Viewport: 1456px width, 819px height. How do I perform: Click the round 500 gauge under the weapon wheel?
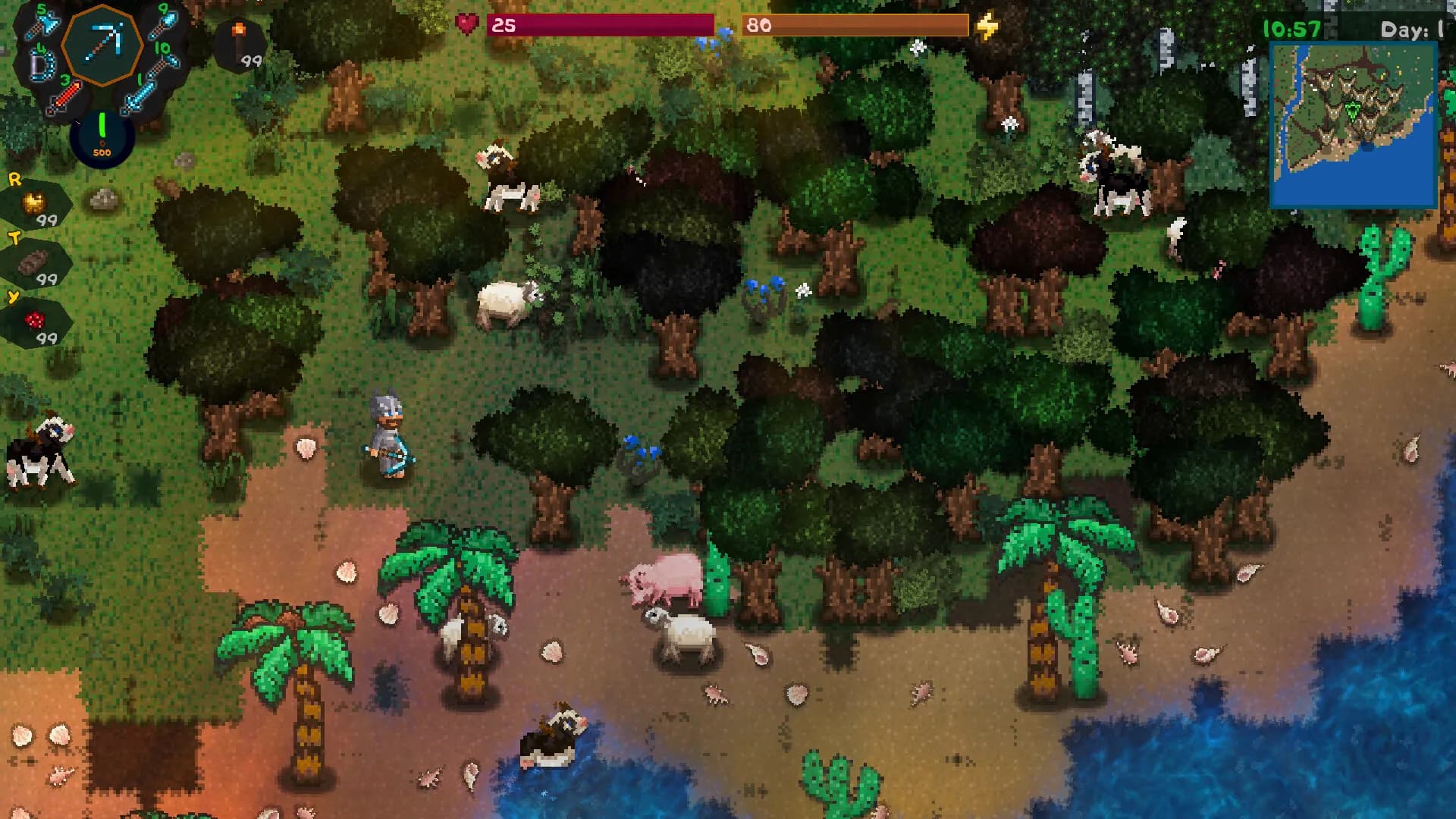tap(102, 137)
